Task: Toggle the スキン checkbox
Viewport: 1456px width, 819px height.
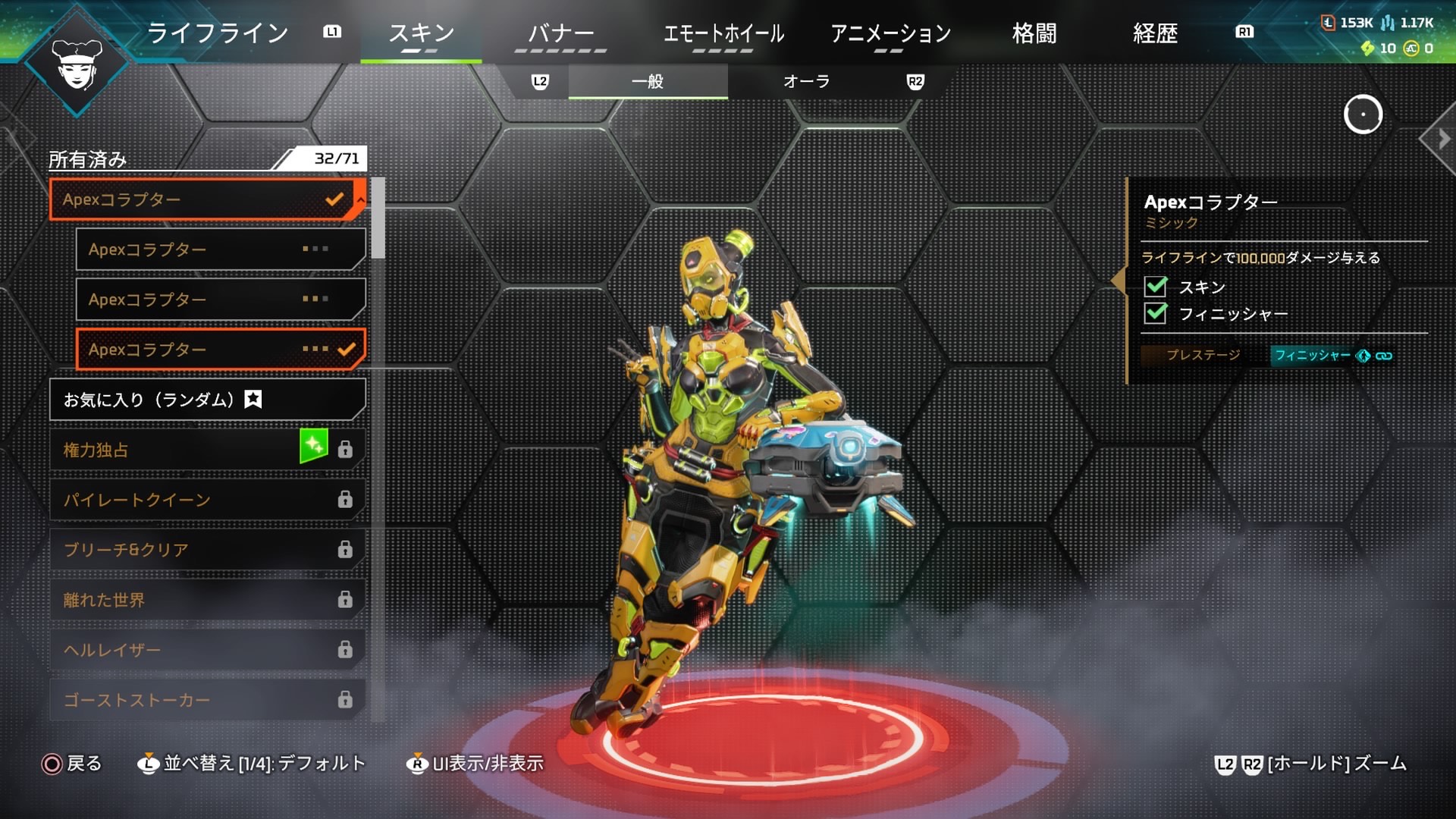Action: pos(1156,287)
